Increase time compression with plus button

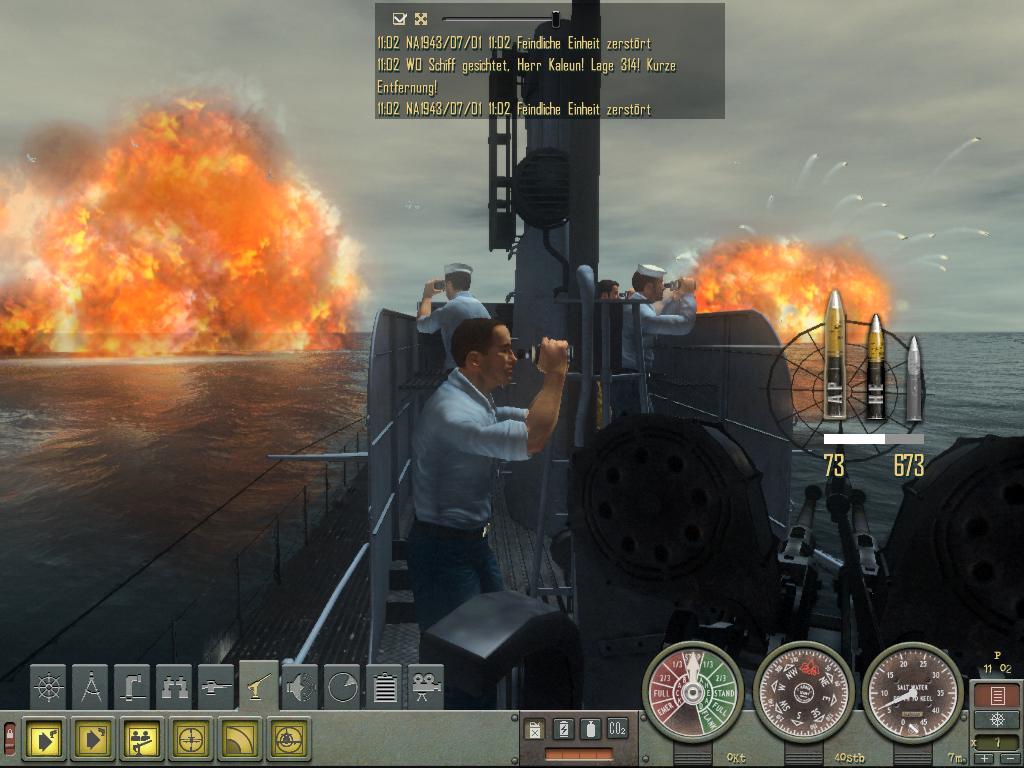pos(984,759)
